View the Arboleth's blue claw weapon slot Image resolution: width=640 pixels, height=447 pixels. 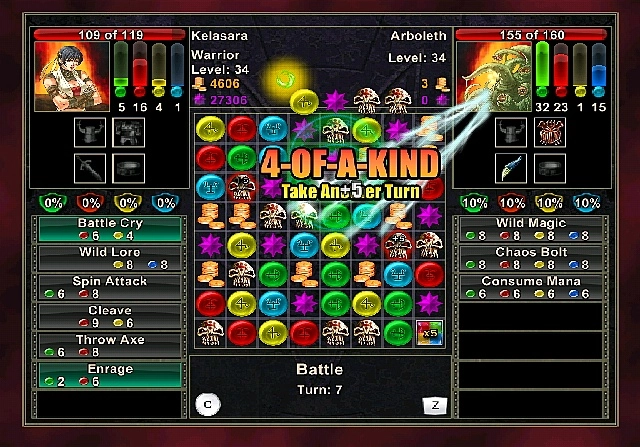[x=511, y=167]
